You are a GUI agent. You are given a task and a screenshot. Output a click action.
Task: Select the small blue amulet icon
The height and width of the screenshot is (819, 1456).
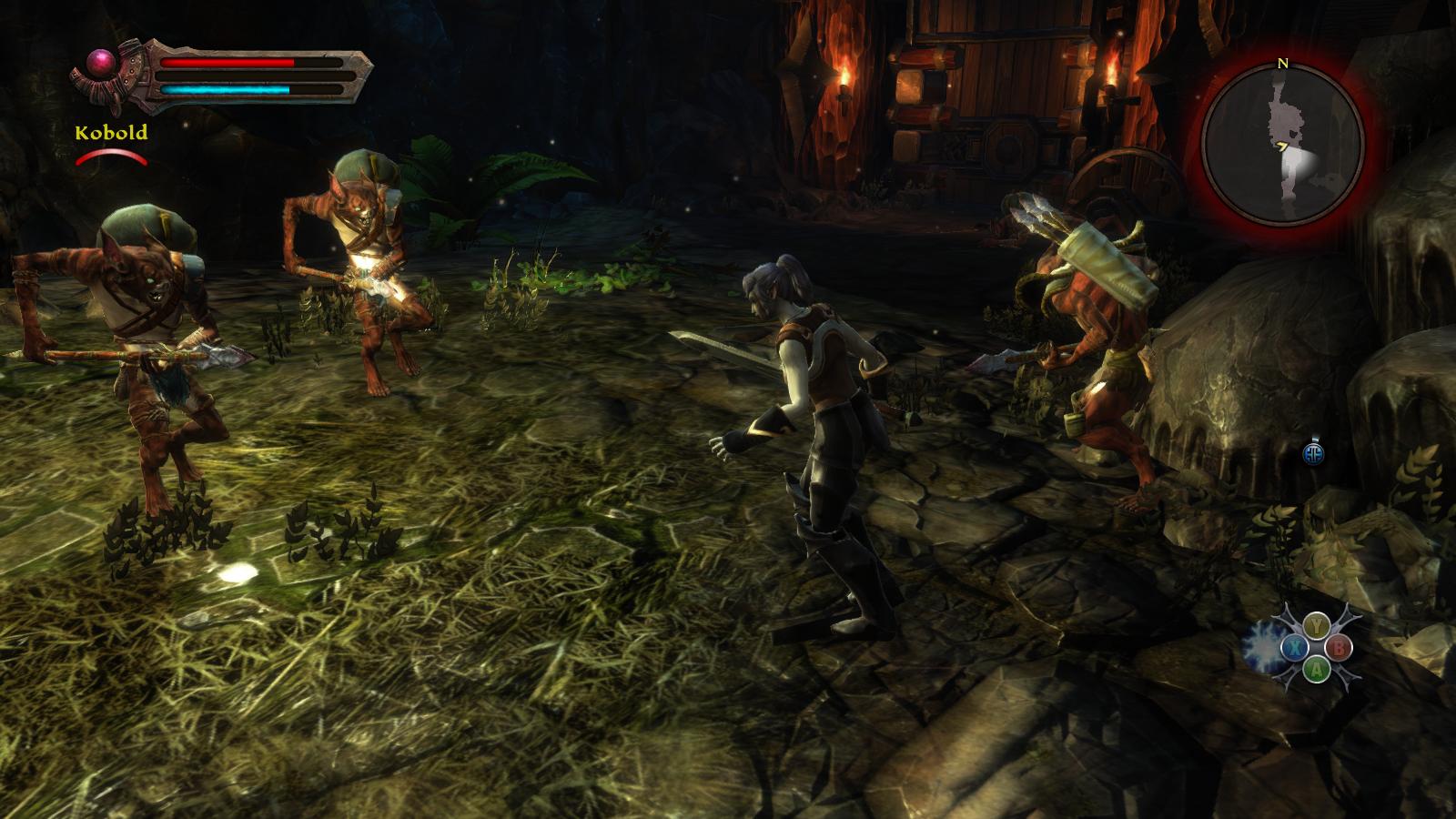[x=1312, y=453]
